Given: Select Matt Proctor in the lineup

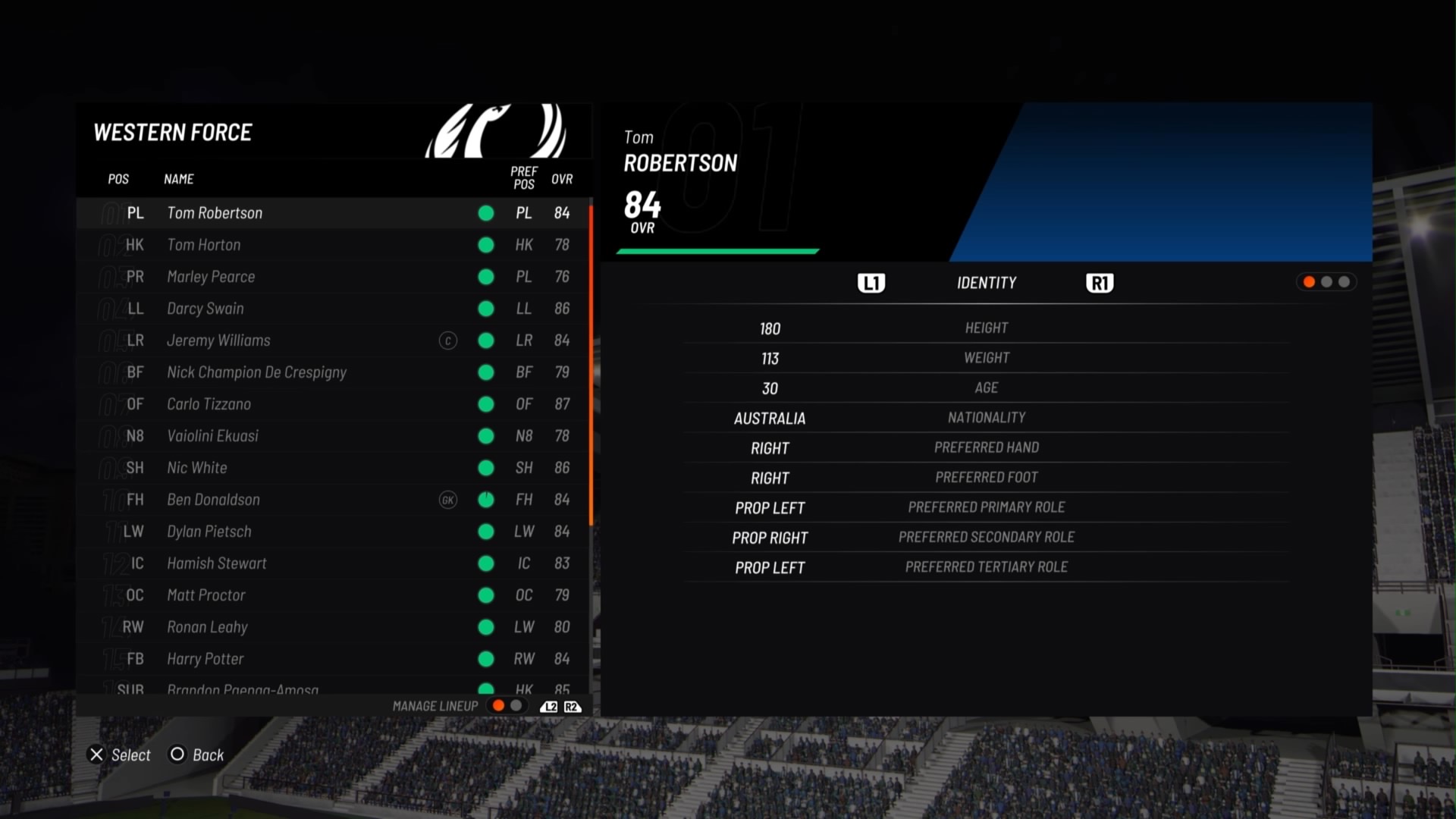Looking at the screenshot, I should pos(206,595).
